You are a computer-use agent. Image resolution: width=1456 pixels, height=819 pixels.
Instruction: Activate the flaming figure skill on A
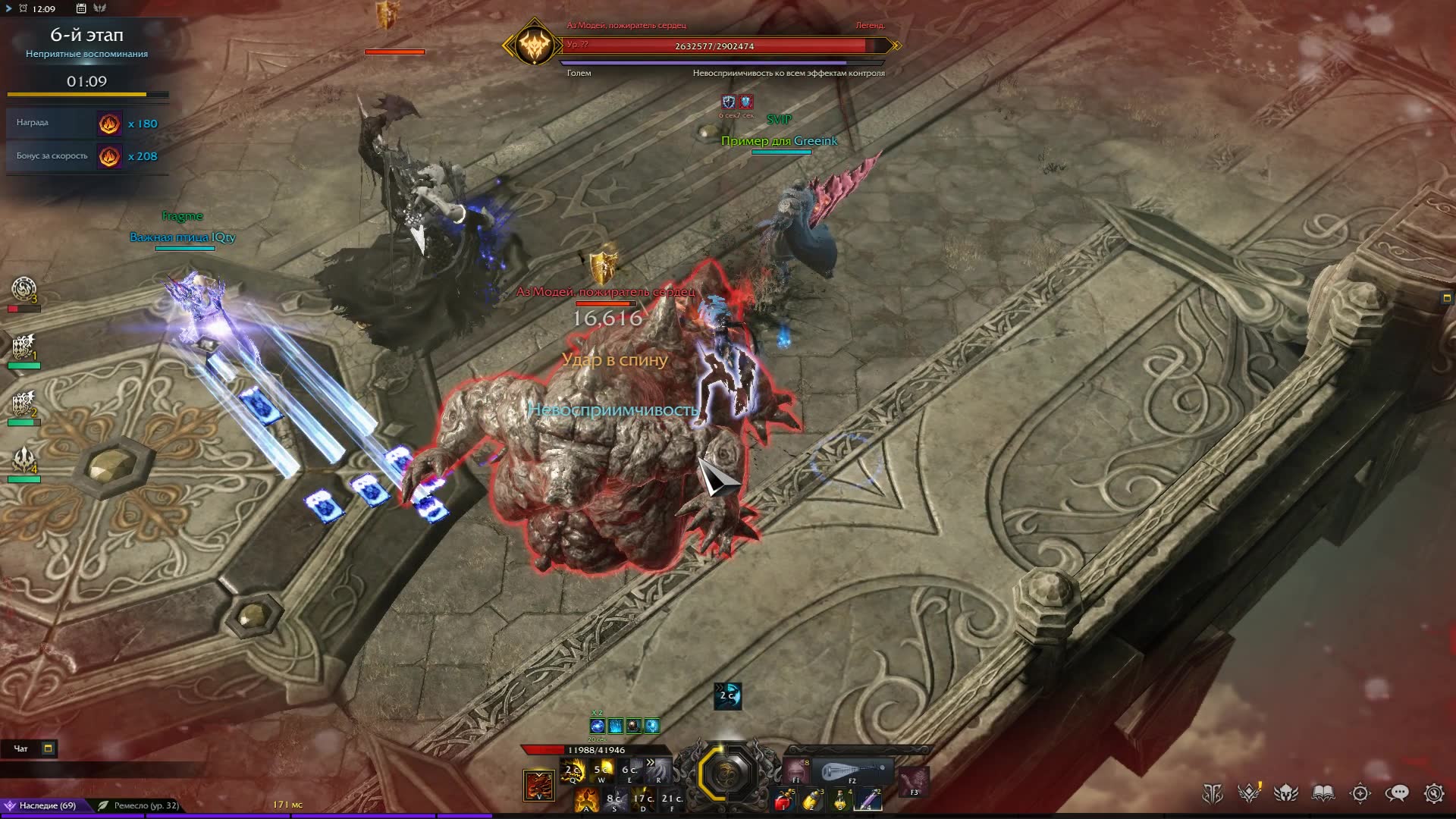click(585, 799)
